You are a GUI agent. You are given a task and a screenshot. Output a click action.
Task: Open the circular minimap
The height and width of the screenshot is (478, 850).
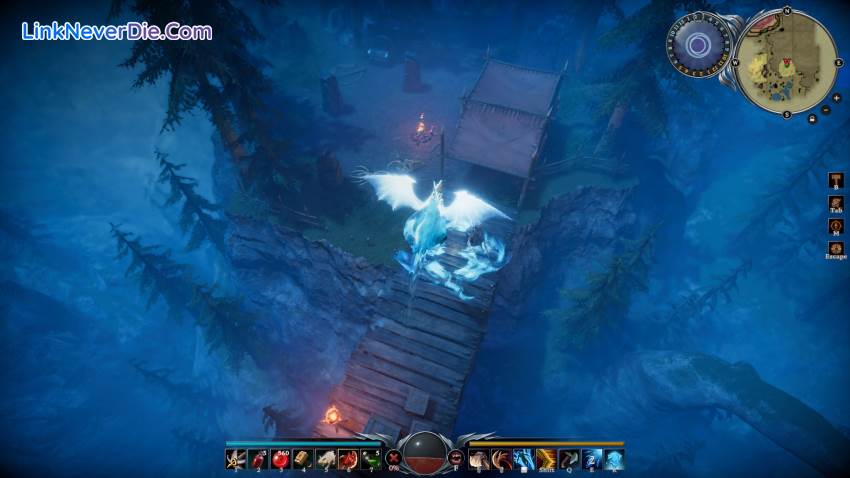click(785, 62)
